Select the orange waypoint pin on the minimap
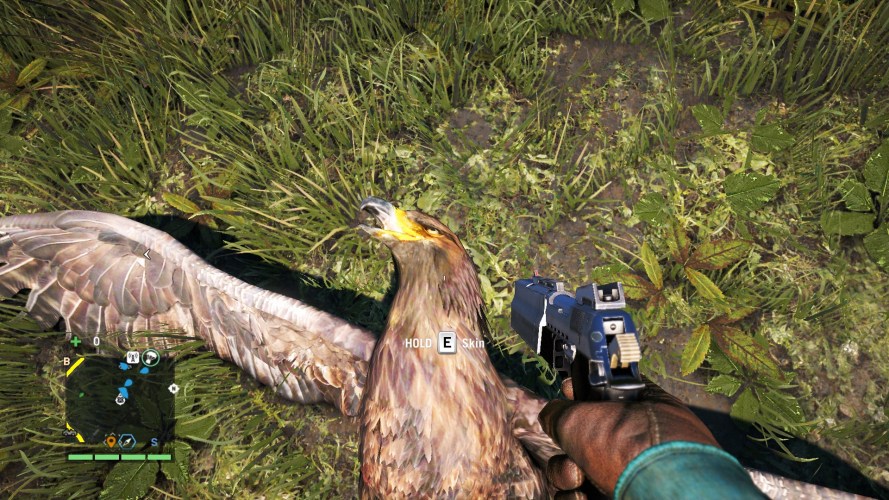Viewport: 889px width, 500px height. tap(111, 440)
